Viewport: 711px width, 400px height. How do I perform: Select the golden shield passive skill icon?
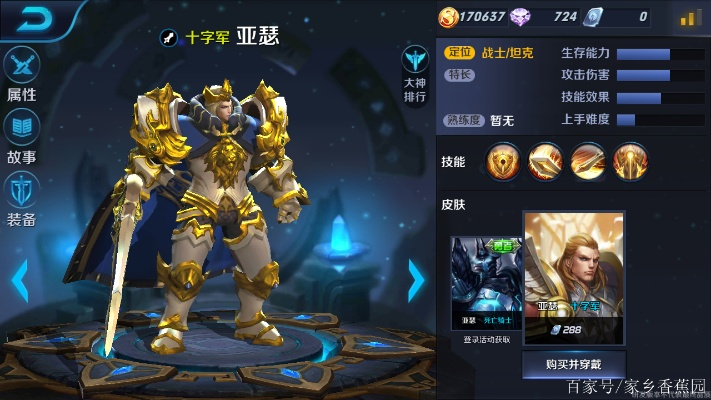(503, 161)
